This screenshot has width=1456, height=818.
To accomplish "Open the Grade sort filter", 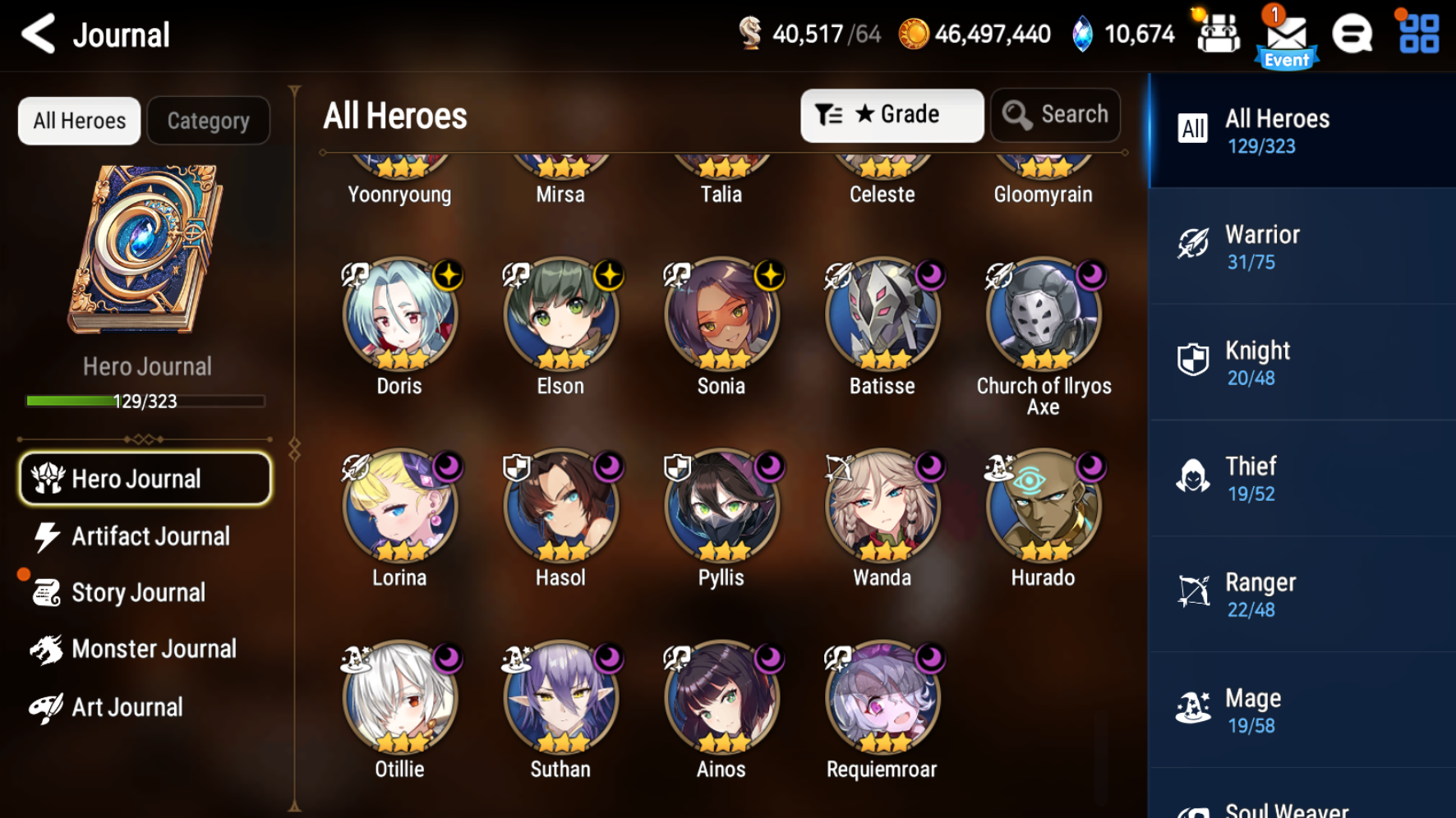I will 892,115.
